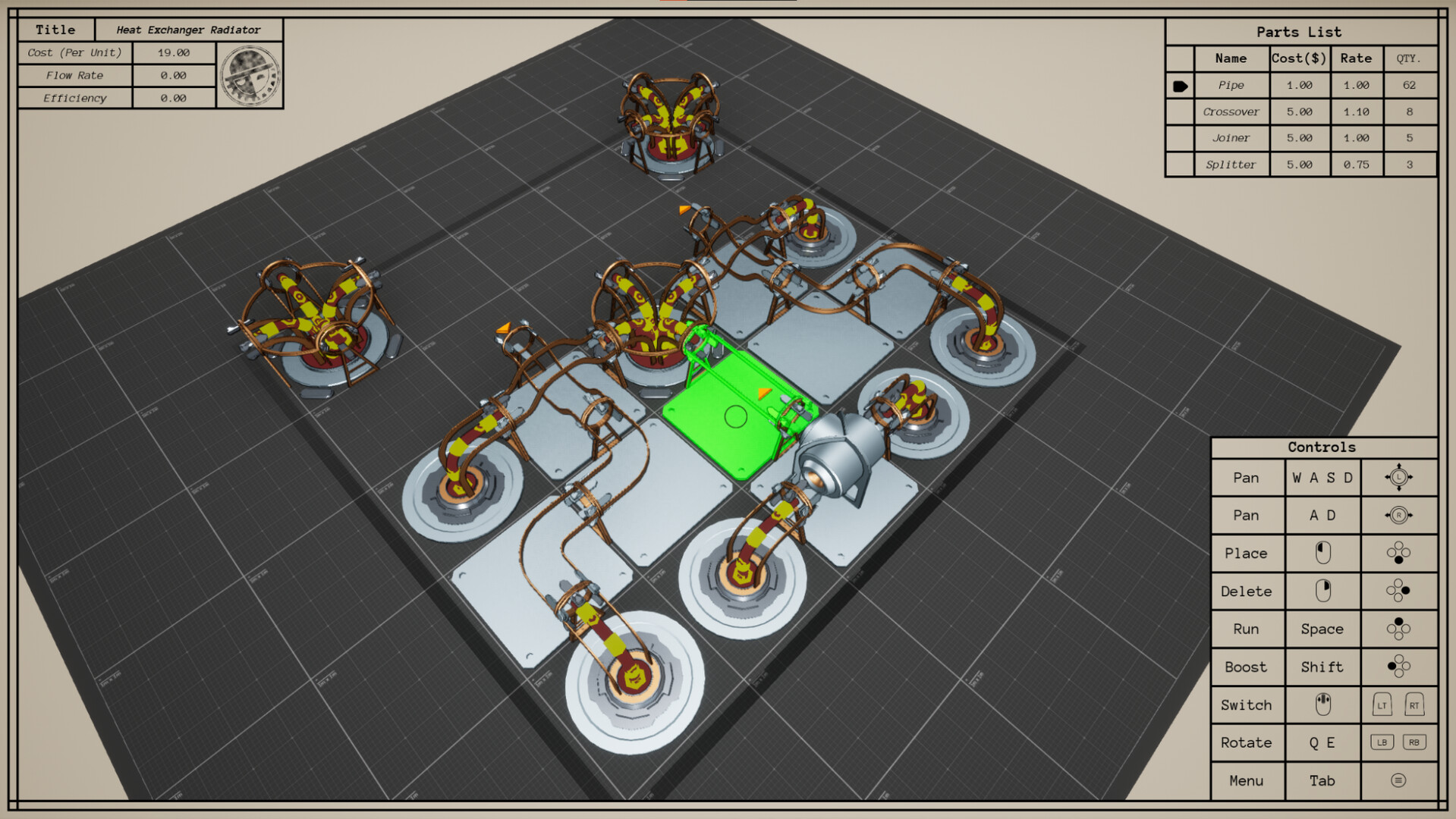Click the LB bumper icon in Rotate row
This screenshot has width=1456, height=819.
pos(1382,742)
